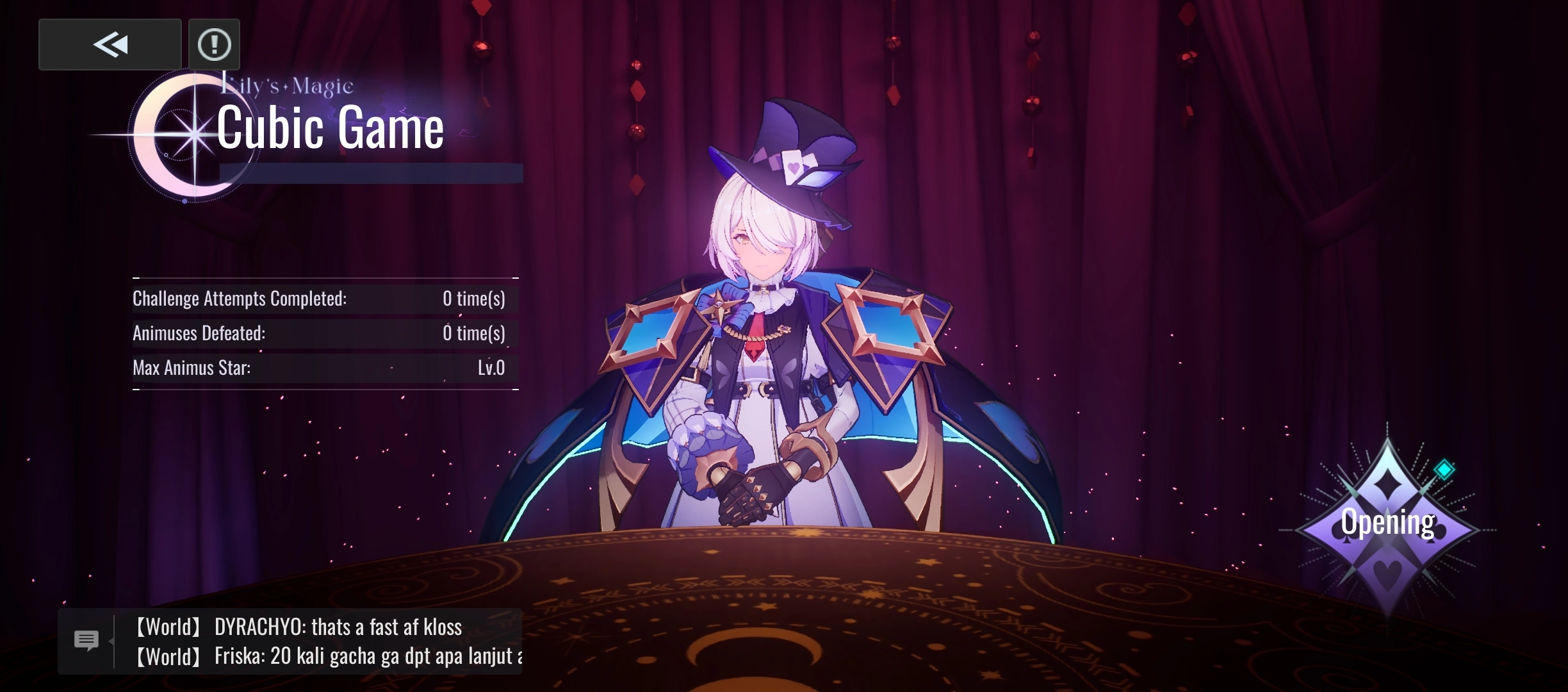
Task: Open the exclamation info icon for rules
Action: [215, 44]
